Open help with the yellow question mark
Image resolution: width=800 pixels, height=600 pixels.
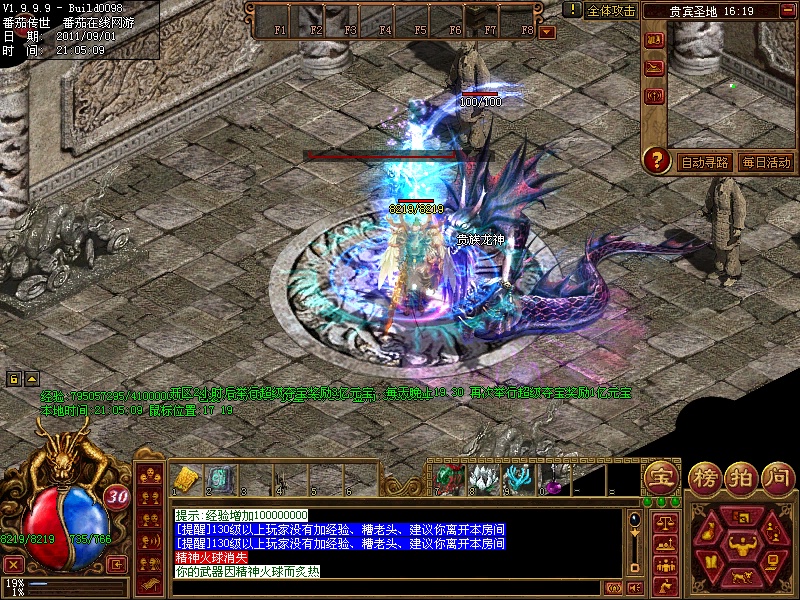(x=656, y=159)
